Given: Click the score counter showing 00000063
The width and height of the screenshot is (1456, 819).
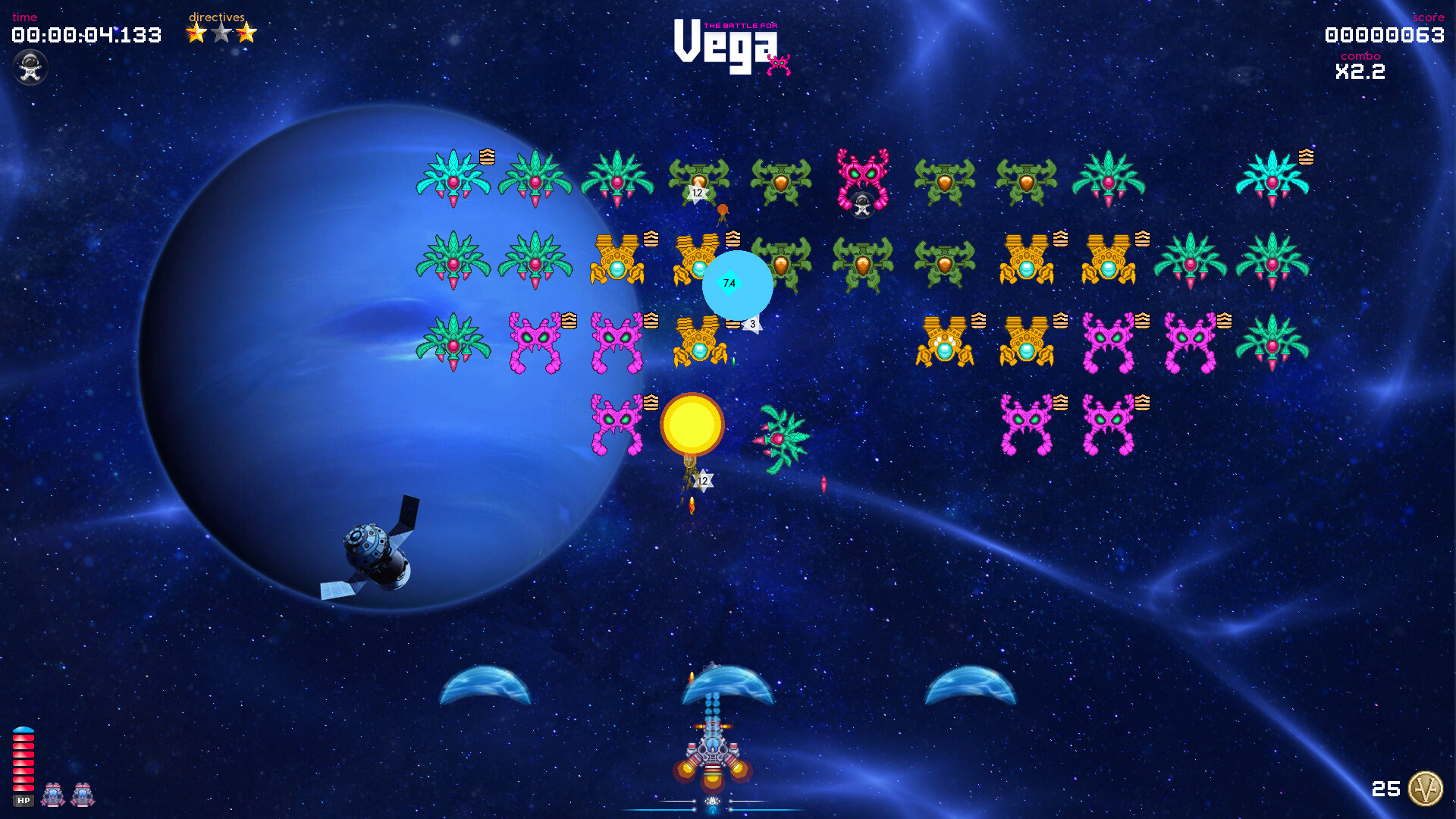Looking at the screenshot, I should point(1385,35).
